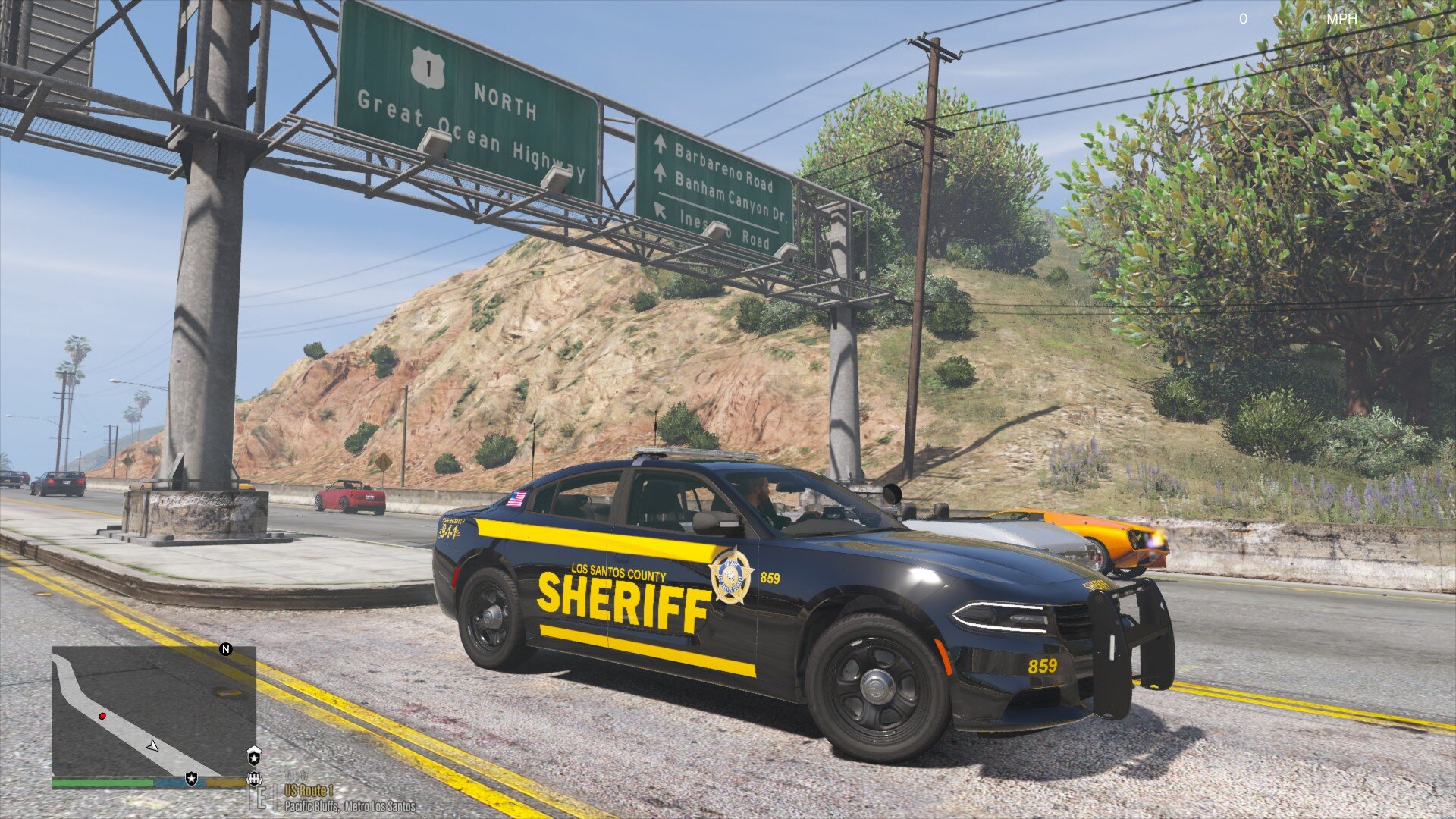Click the red blip on the minimap
Viewport: 1456px width, 819px height.
click(102, 716)
